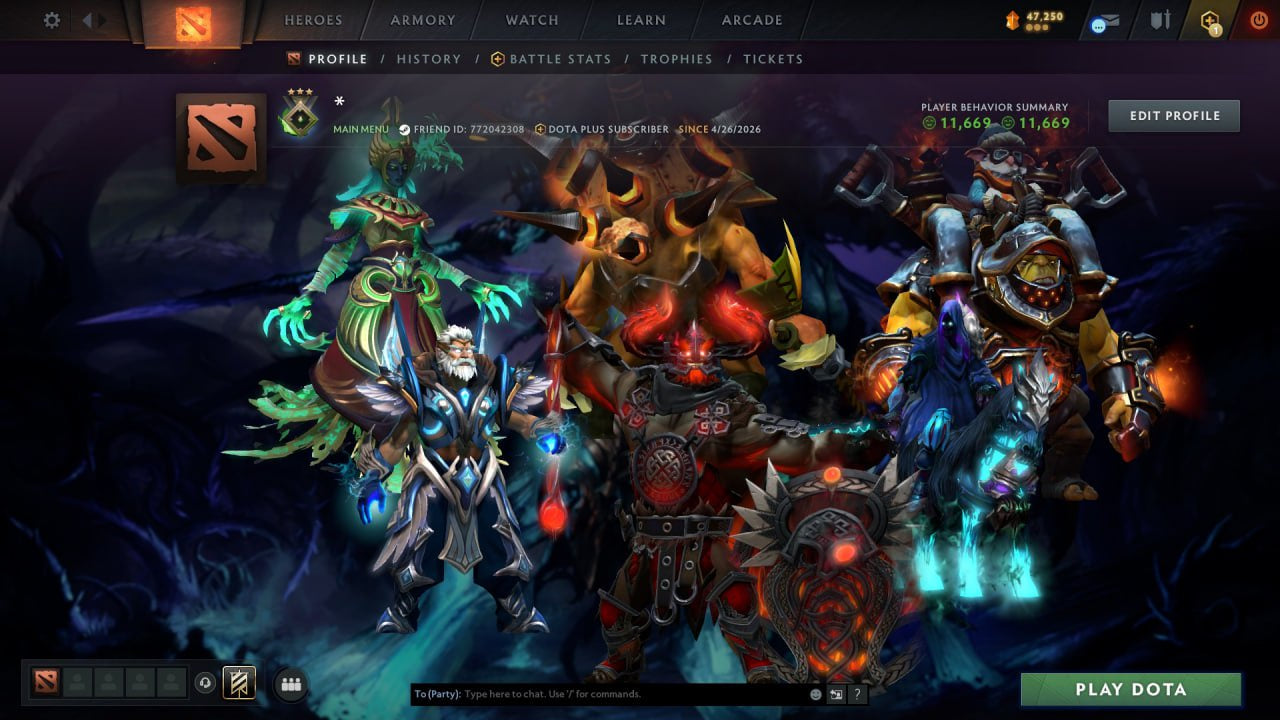Viewport: 1280px width, 720px height.
Task: Click the EDIT PROFILE button
Action: click(1173, 115)
